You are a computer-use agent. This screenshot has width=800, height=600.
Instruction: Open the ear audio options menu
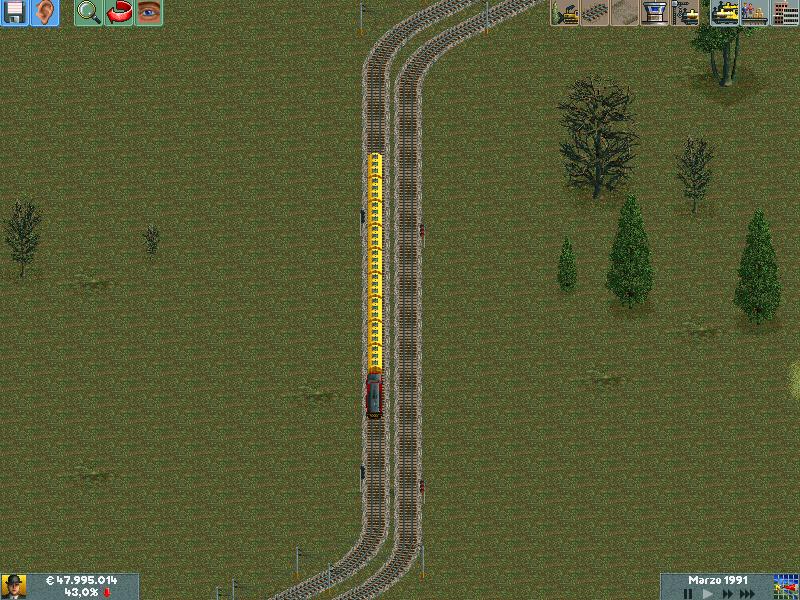[45, 13]
